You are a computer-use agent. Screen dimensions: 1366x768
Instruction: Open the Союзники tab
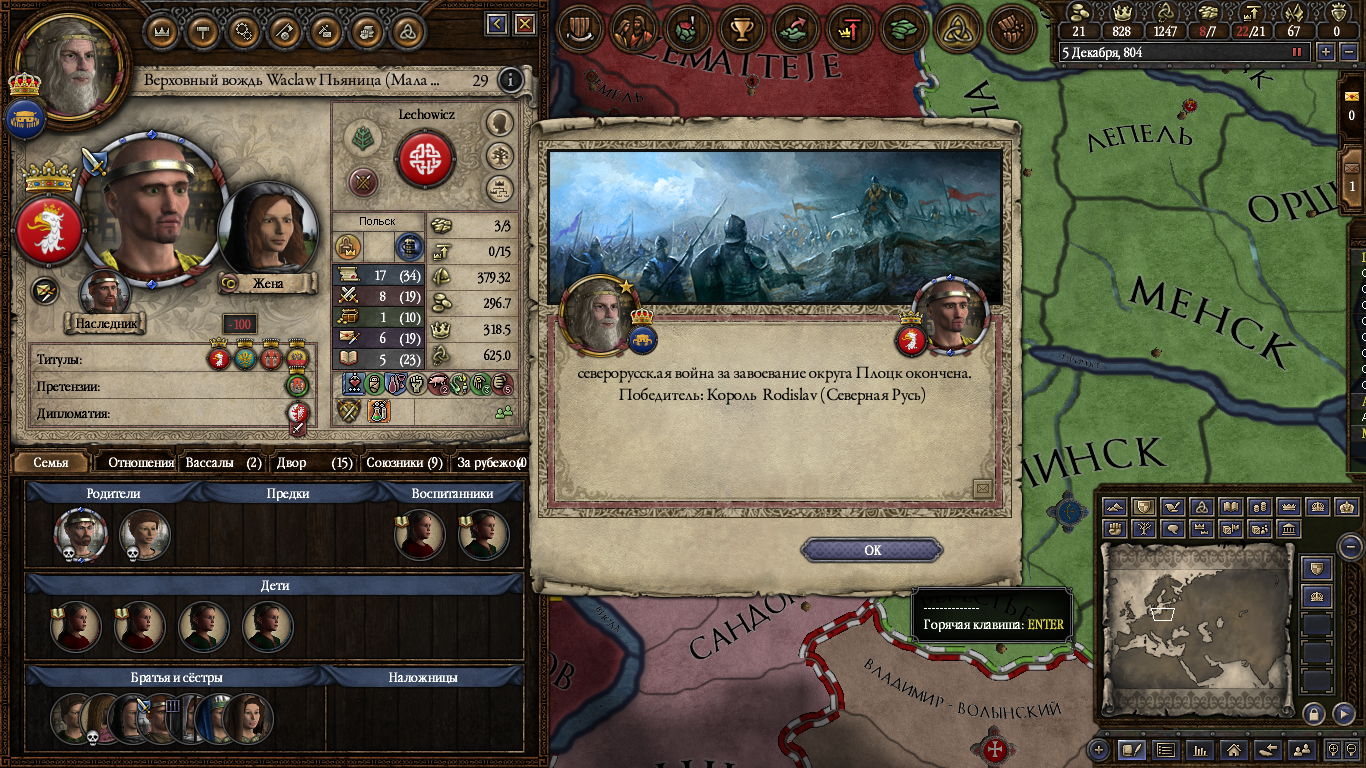(404, 463)
